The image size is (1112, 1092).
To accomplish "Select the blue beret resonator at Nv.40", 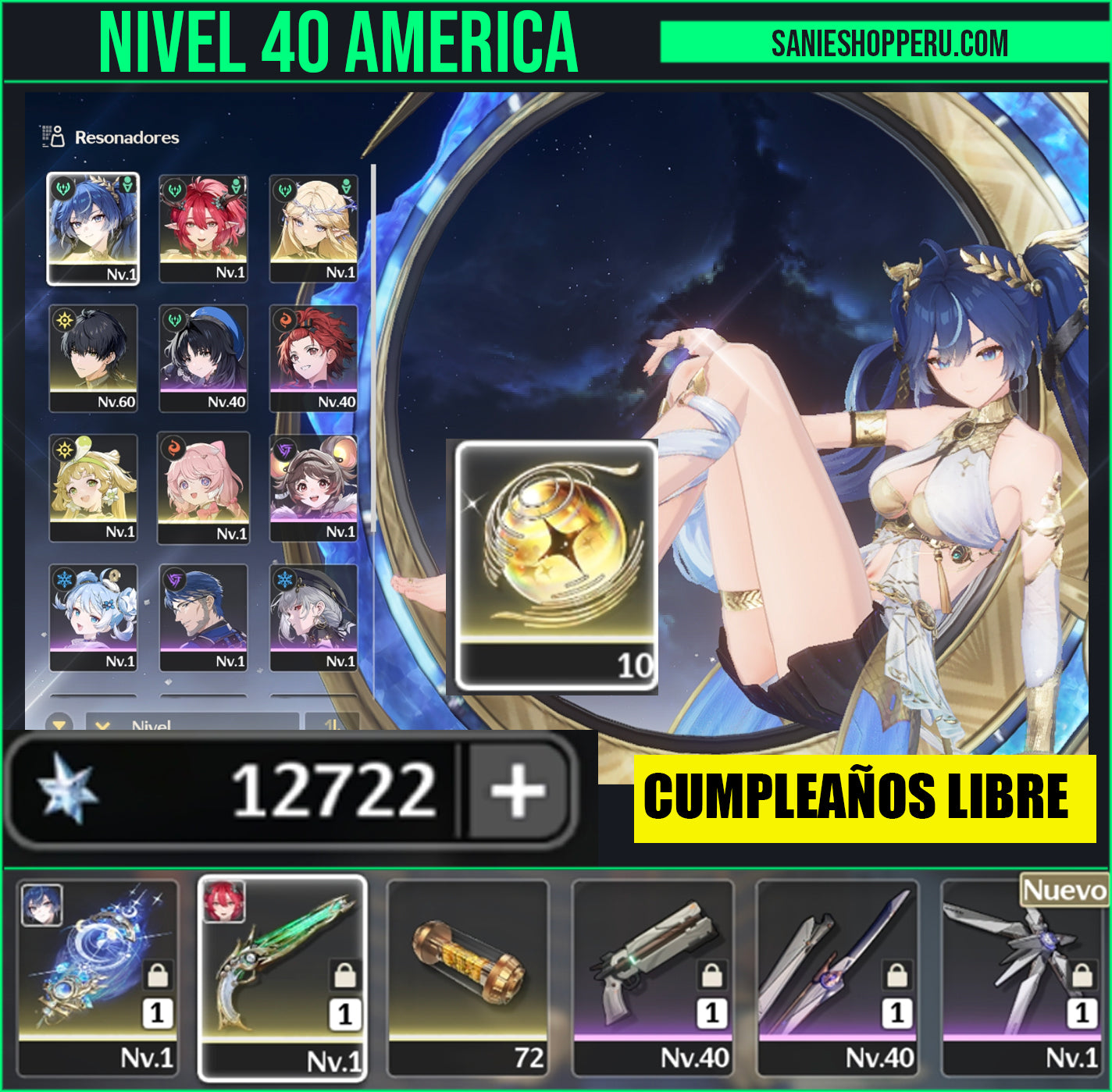I will click(203, 358).
